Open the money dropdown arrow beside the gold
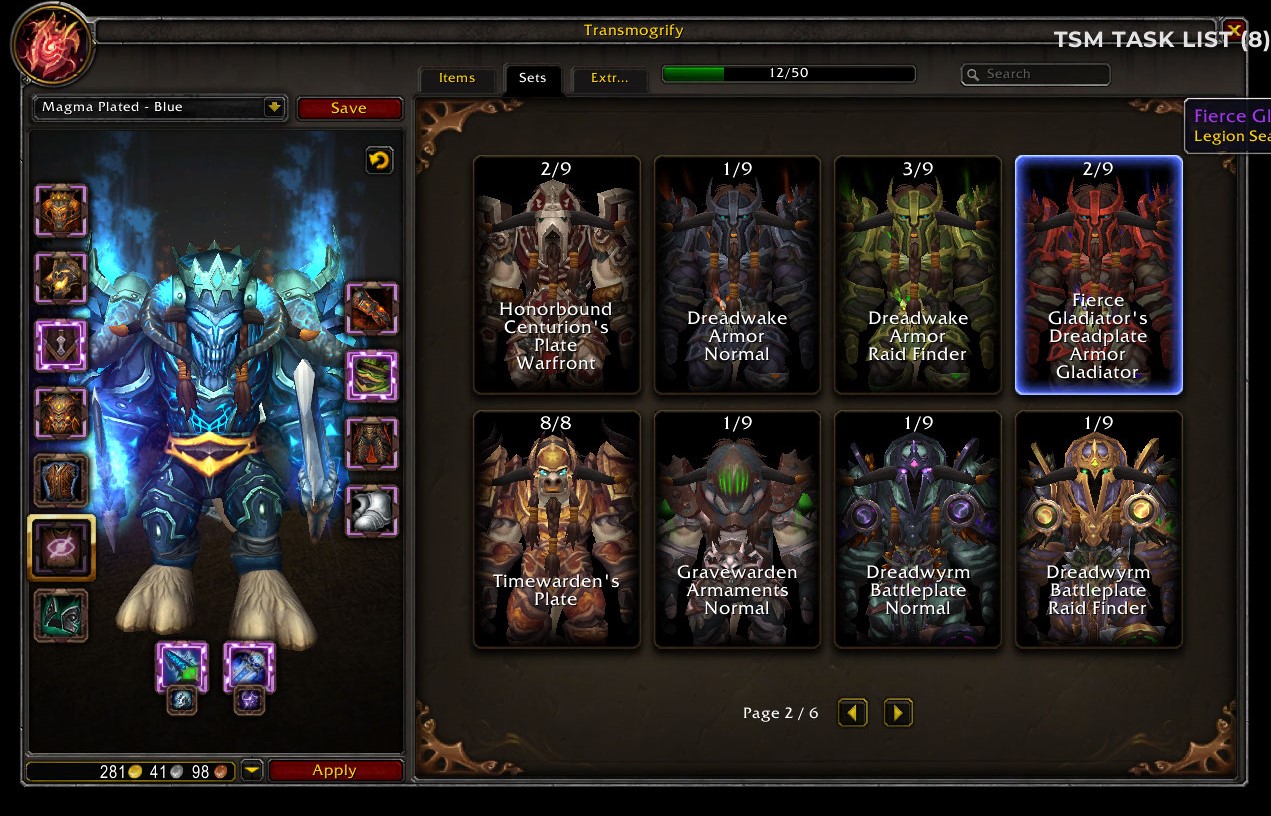This screenshot has width=1271, height=816. (x=252, y=770)
